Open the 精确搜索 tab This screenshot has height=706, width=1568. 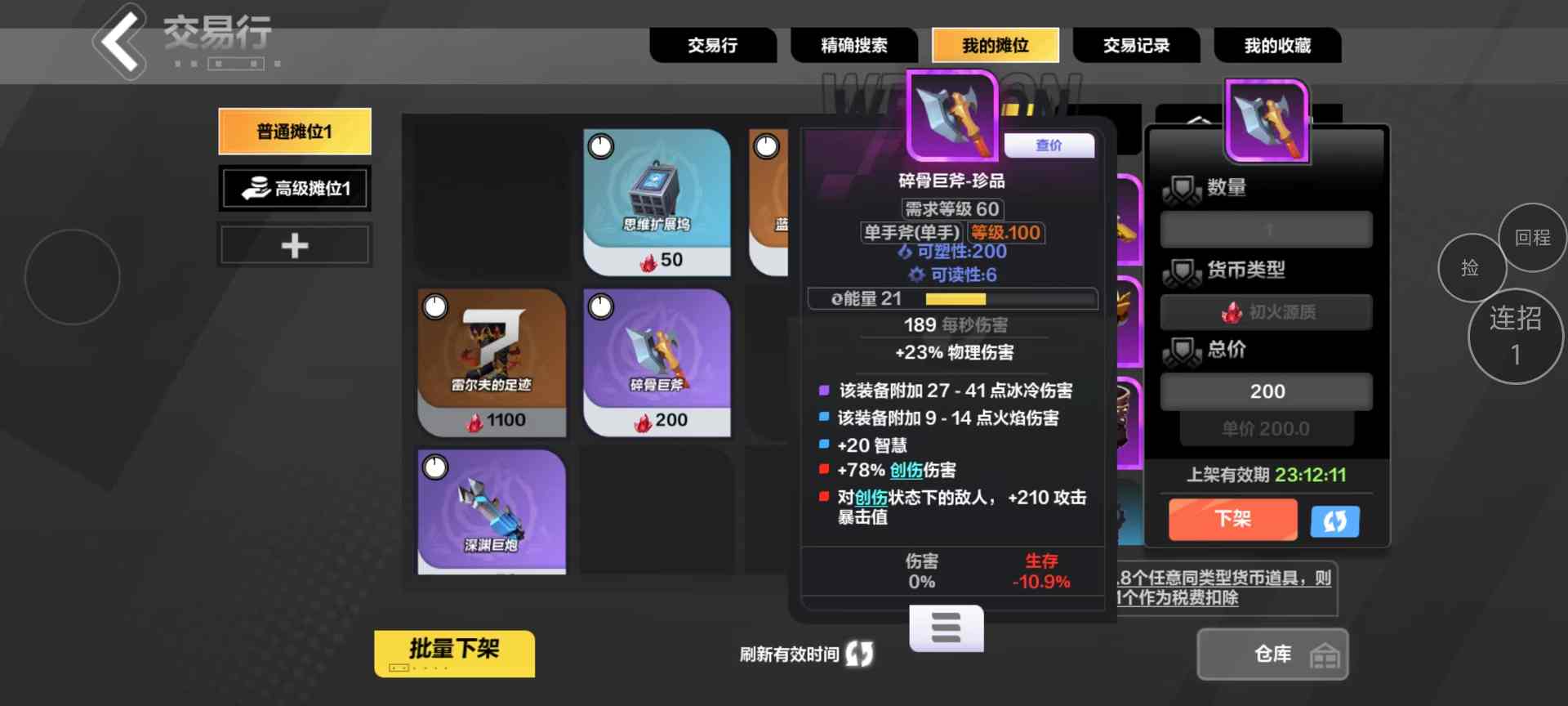coord(853,46)
